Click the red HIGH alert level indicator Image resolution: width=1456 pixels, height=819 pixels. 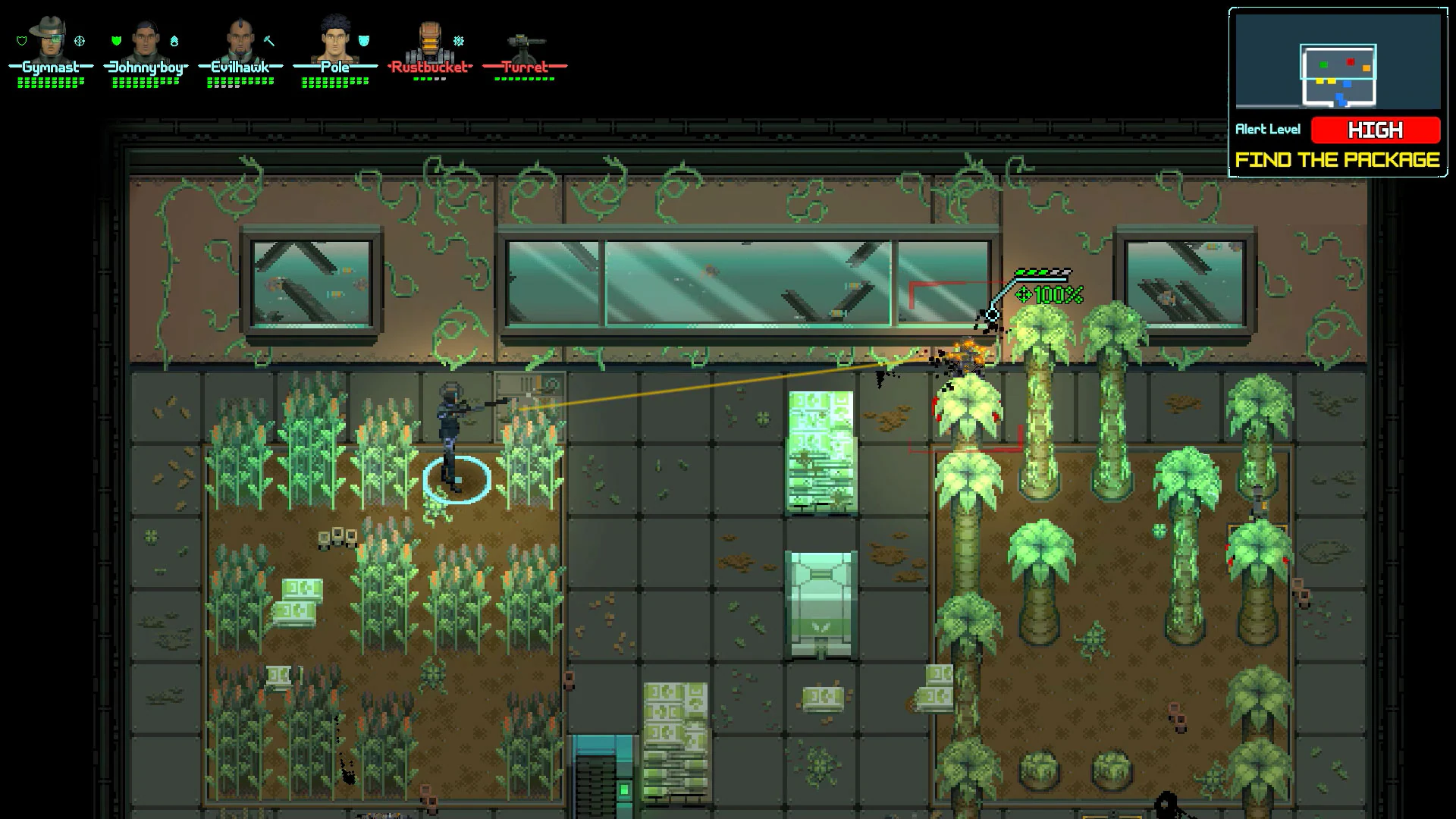click(x=1375, y=130)
